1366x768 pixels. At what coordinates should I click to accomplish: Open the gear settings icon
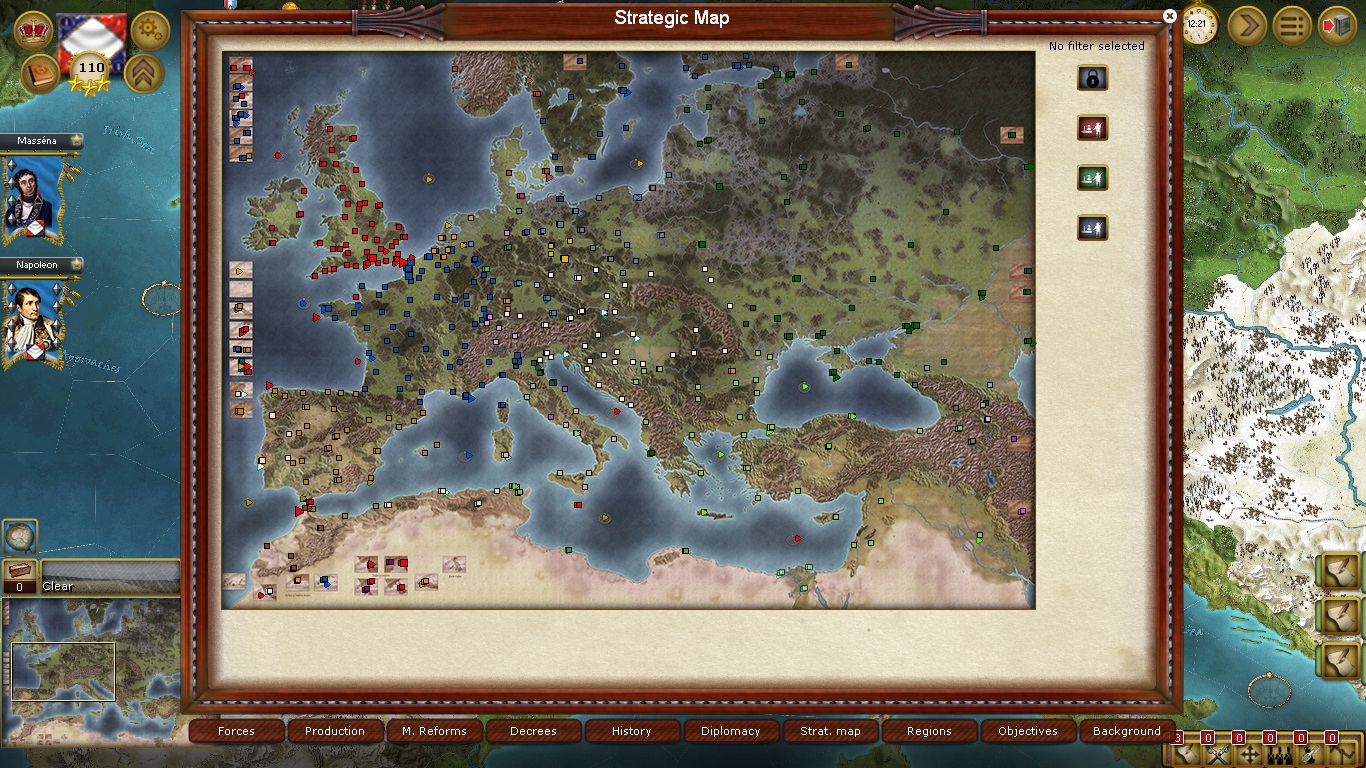(150, 29)
